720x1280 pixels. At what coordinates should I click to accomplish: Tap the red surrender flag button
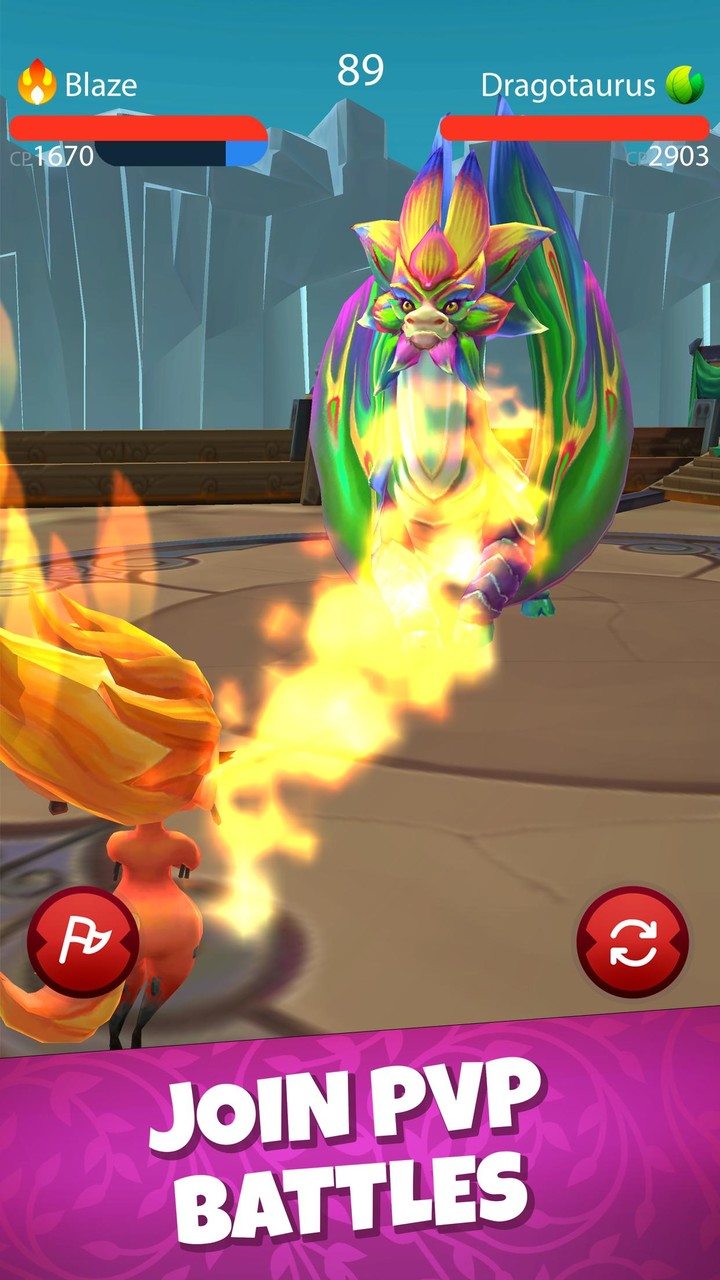click(x=83, y=941)
